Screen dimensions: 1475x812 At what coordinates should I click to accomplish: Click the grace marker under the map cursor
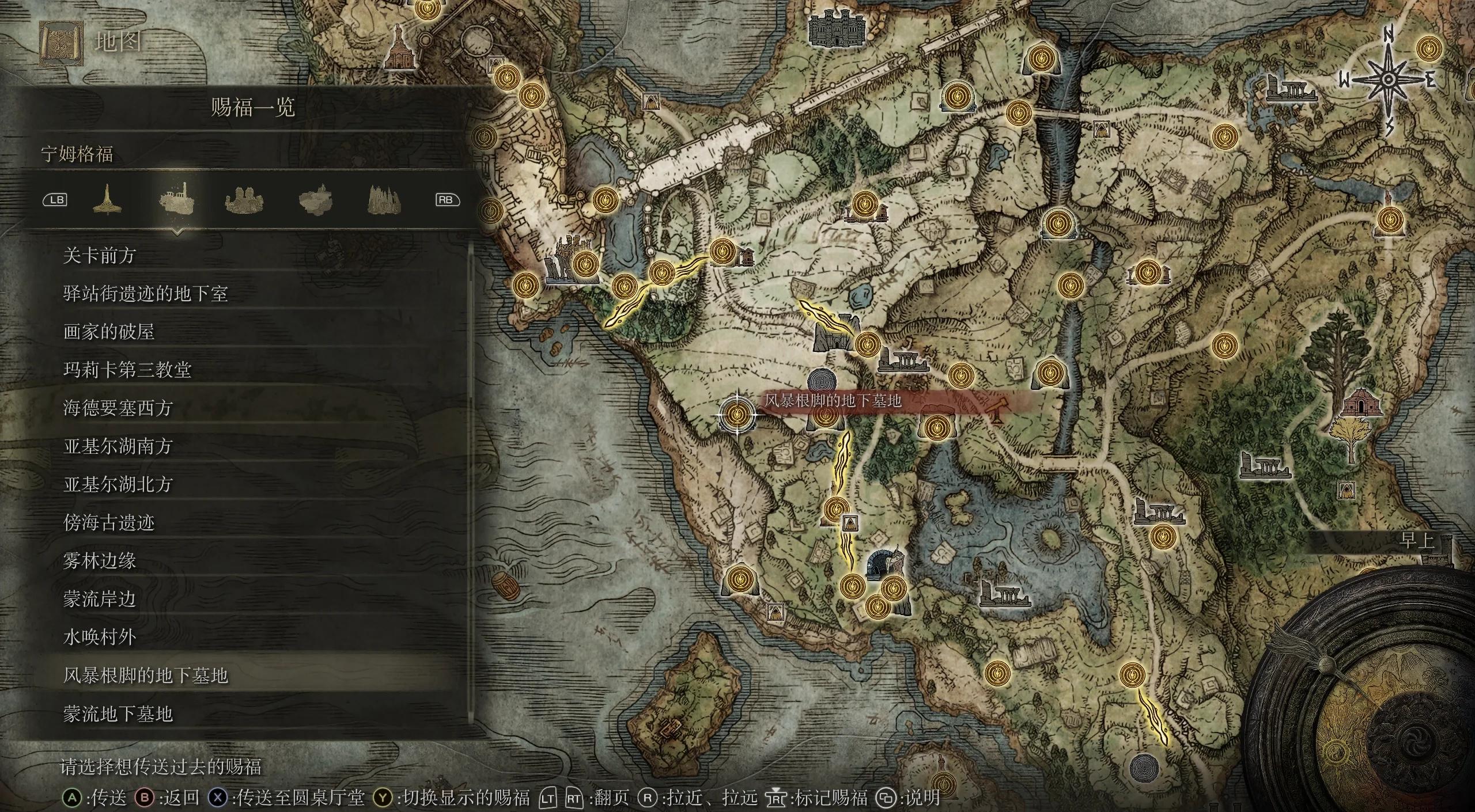(x=737, y=413)
